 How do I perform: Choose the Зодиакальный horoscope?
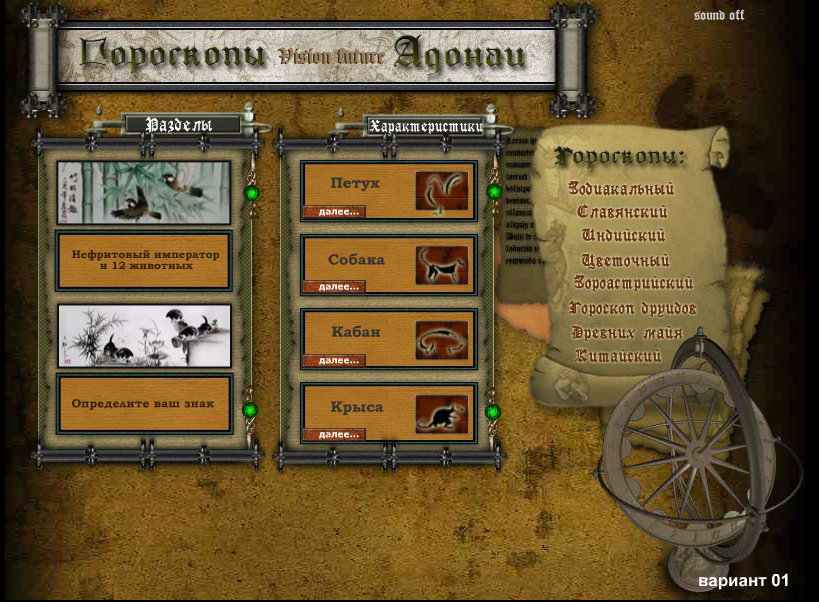[621, 188]
